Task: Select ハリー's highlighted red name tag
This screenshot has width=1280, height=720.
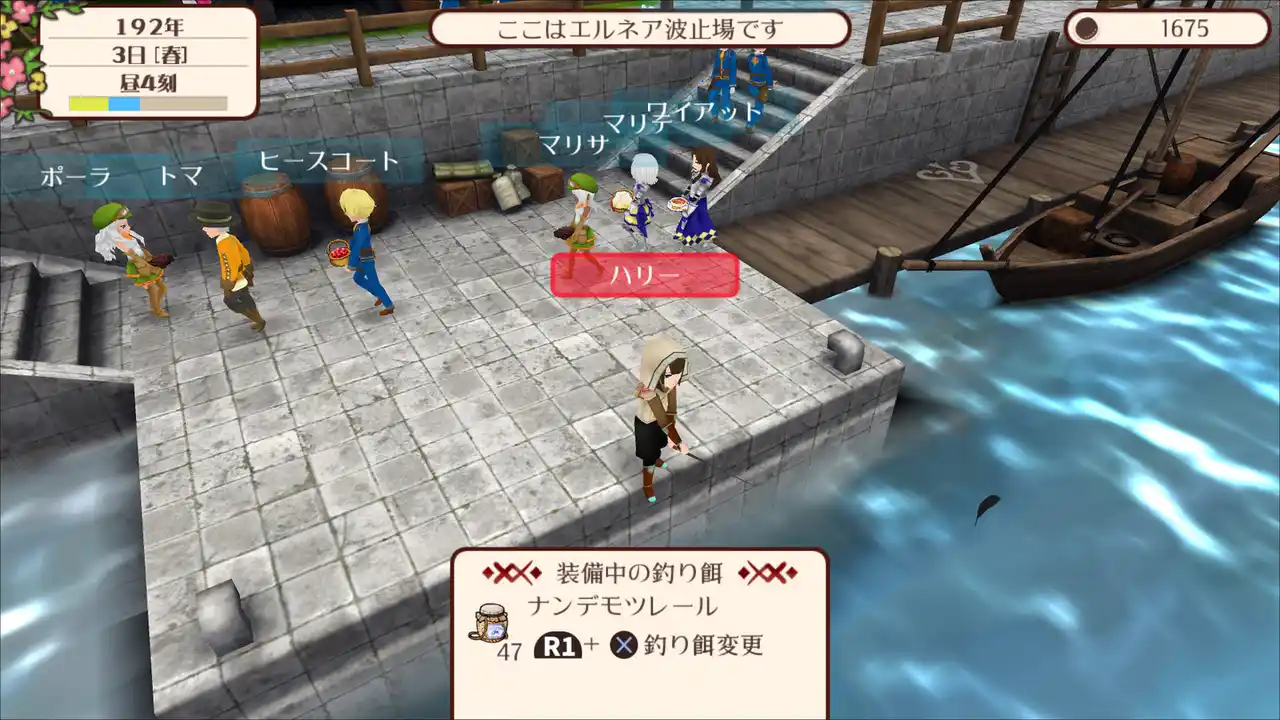Action: click(644, 275)
